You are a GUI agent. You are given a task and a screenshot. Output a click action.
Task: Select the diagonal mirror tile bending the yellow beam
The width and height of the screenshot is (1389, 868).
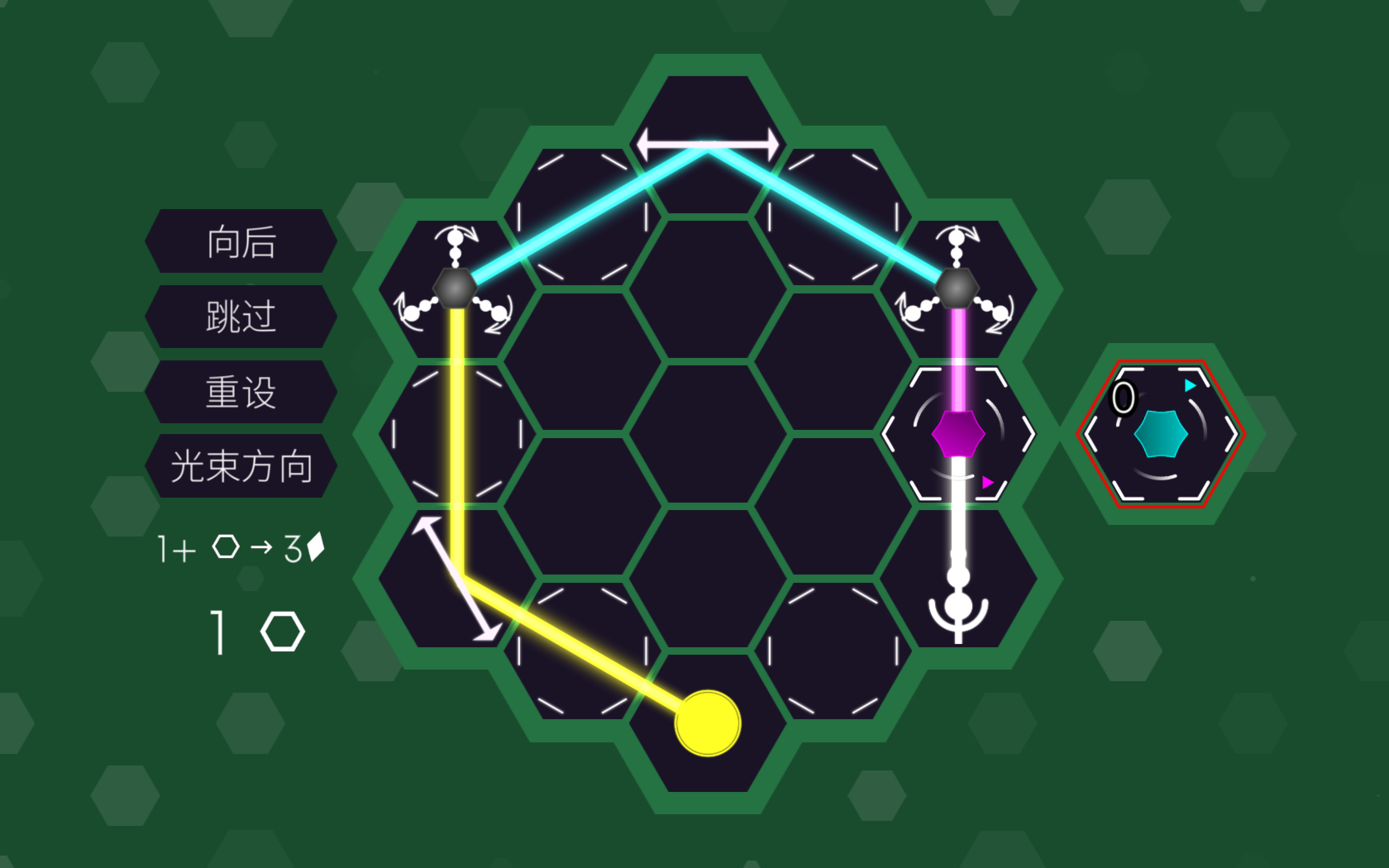pos(456,579)
